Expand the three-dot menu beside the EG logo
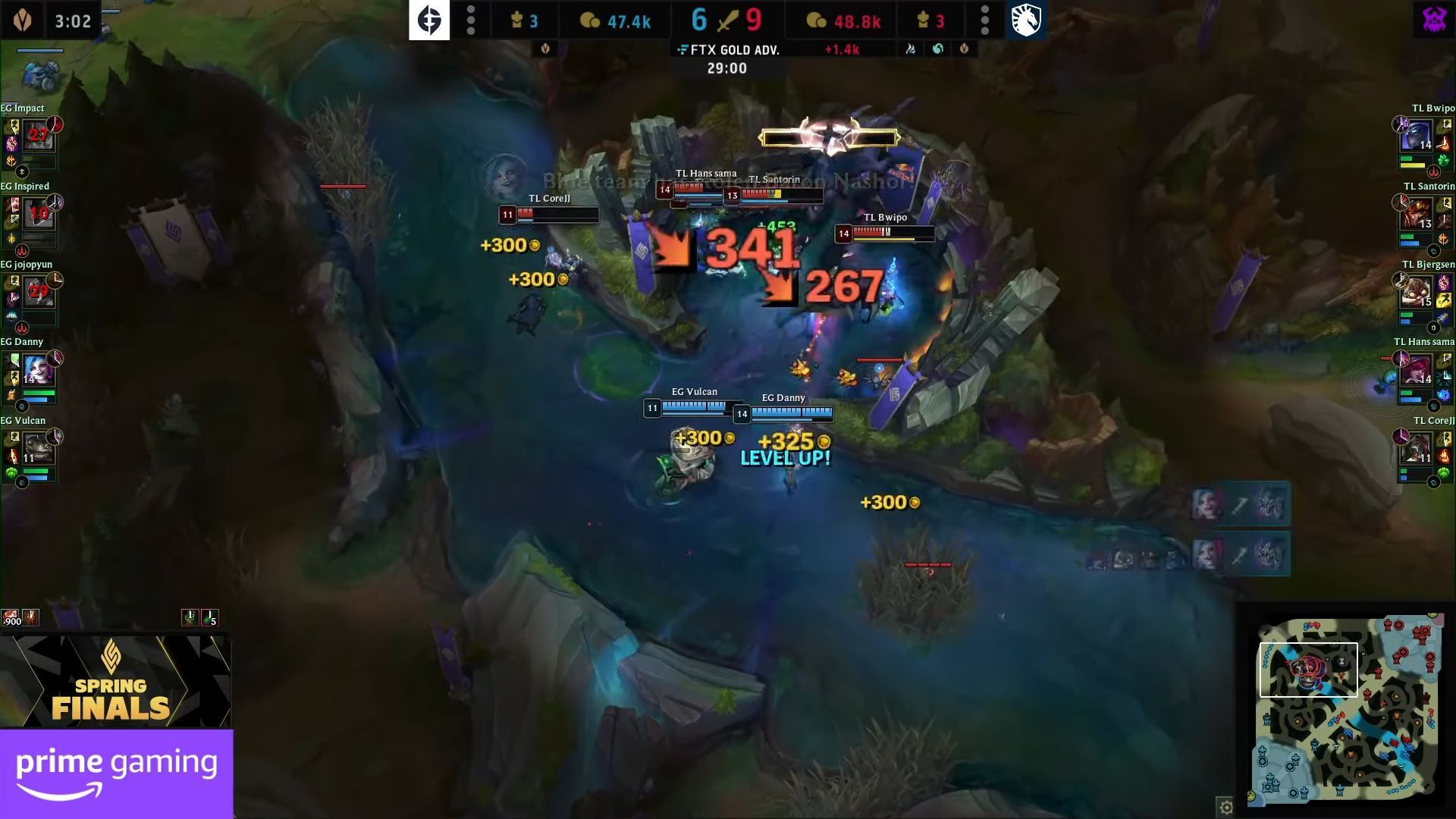This screenshot has height=819, width=1456. (471, 20)
